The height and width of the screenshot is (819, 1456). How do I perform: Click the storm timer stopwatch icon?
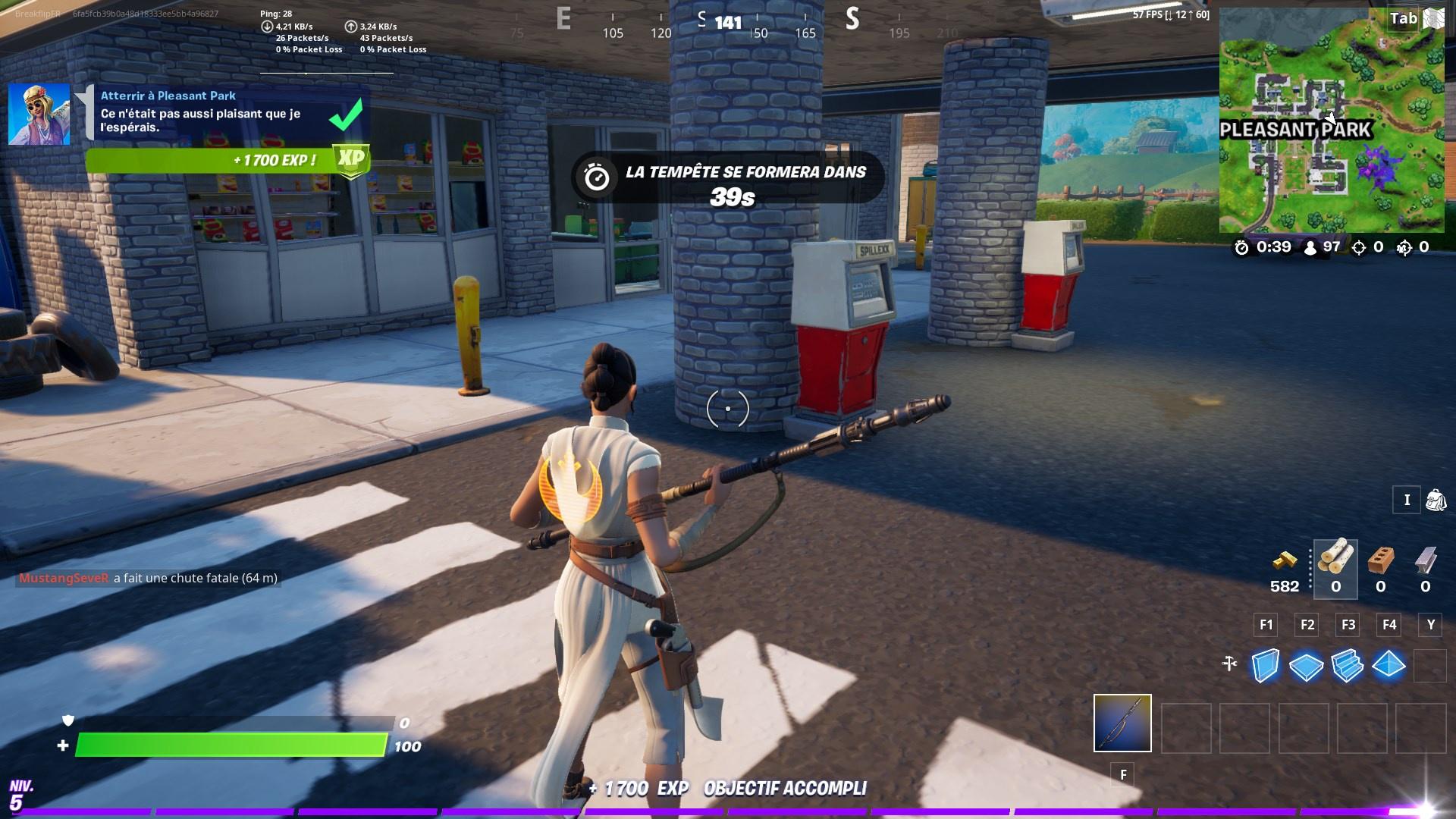(1241, 246)
